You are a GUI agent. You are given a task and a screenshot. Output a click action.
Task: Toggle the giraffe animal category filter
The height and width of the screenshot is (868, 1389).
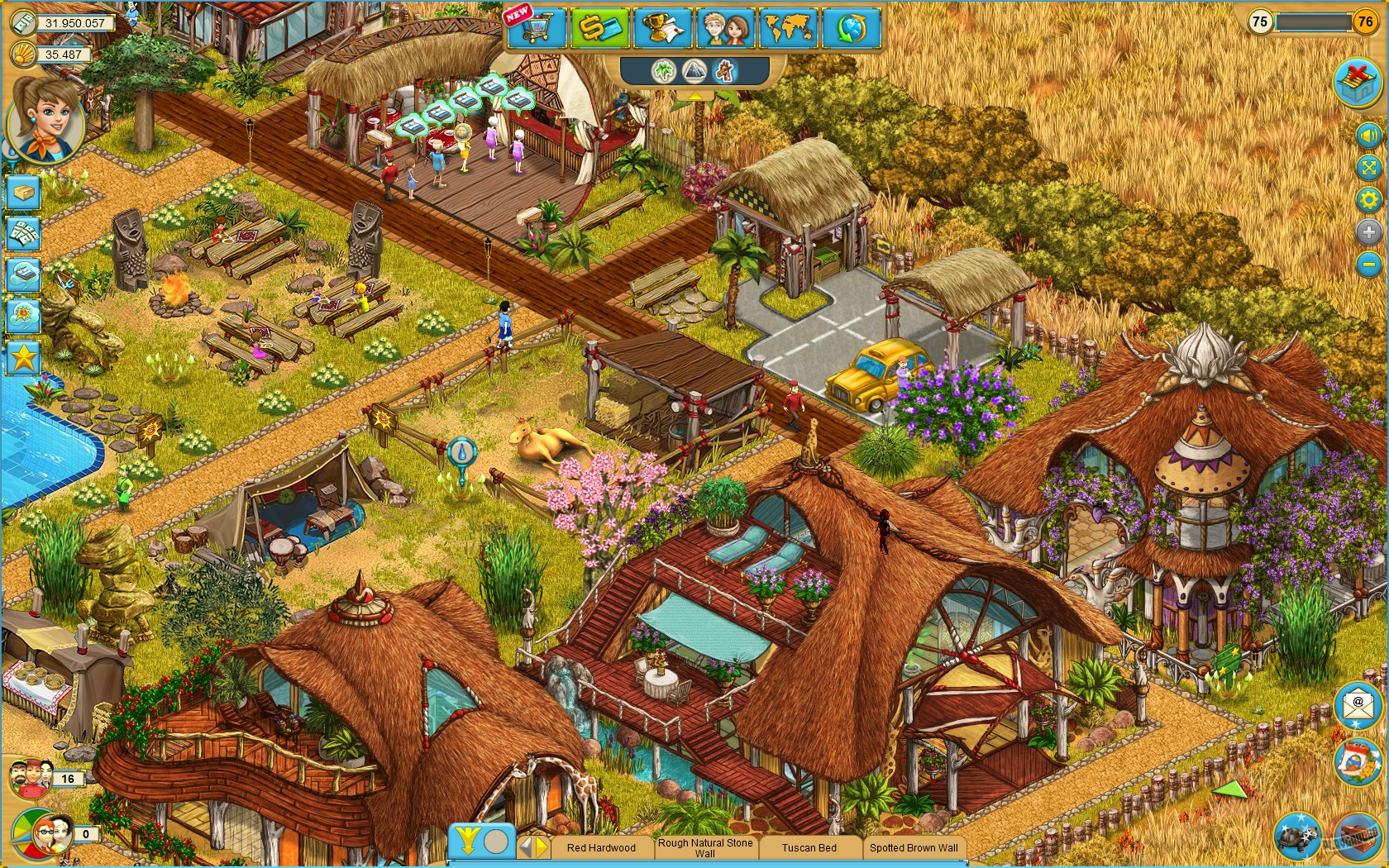click(724, 72)
